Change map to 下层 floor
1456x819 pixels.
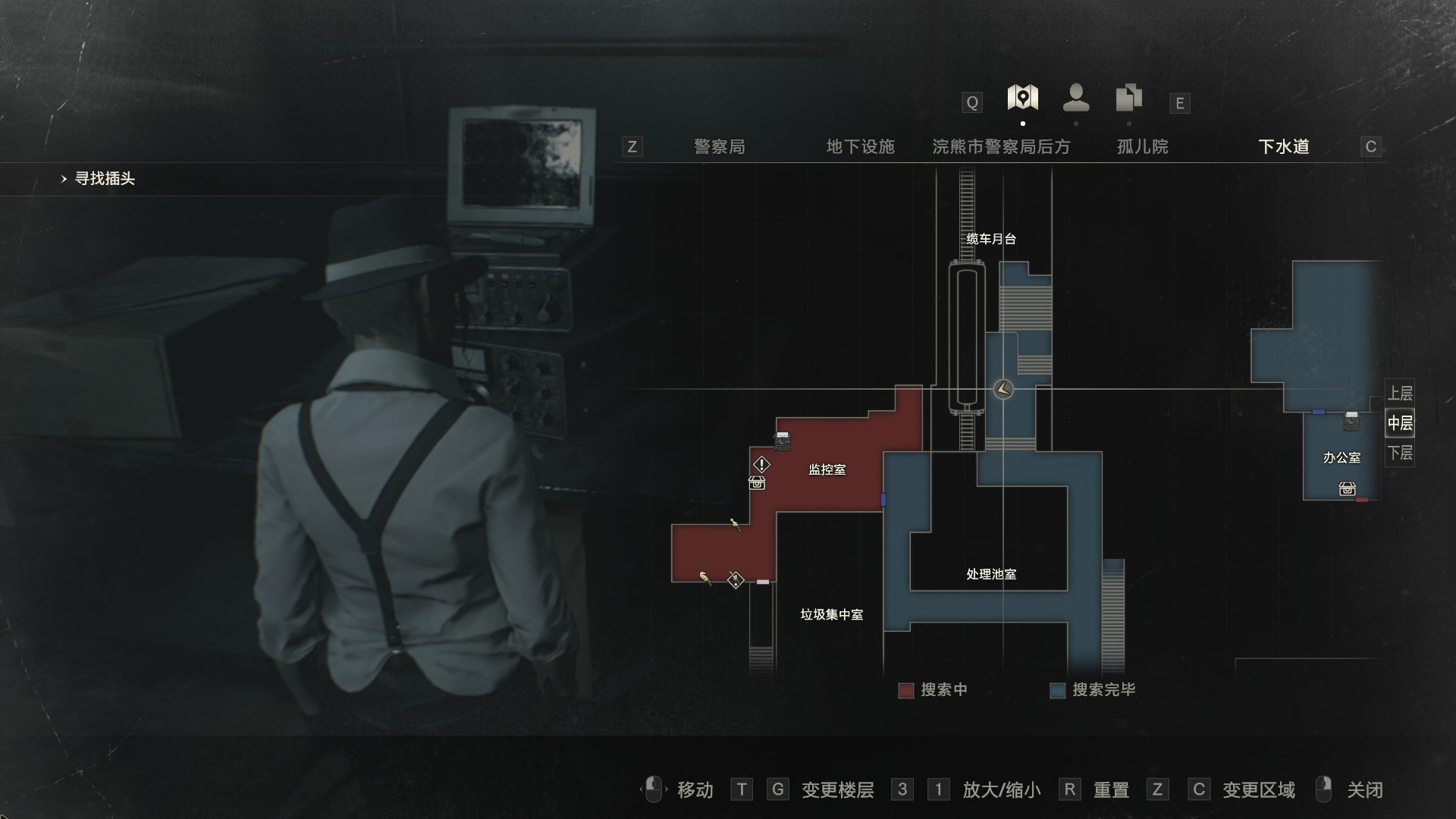coord(1400,453)
